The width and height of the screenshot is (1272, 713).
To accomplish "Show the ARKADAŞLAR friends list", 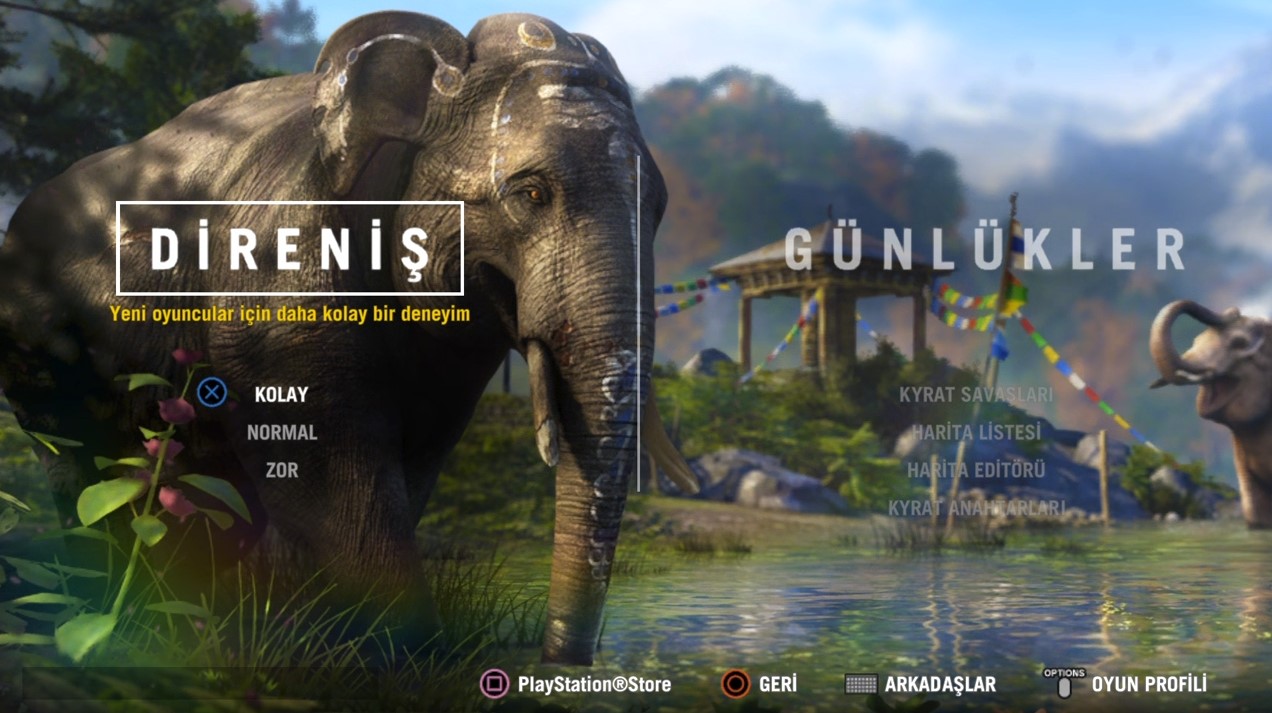I will pos(939,685).
